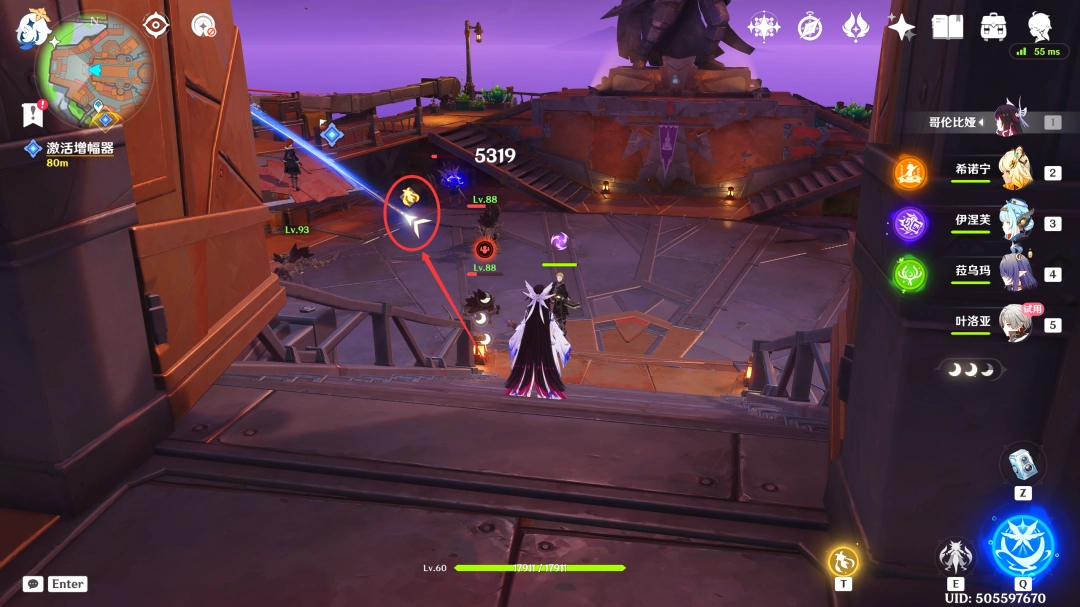
Task: Open the quest flag icon with red alert
Action: point(32,114)
